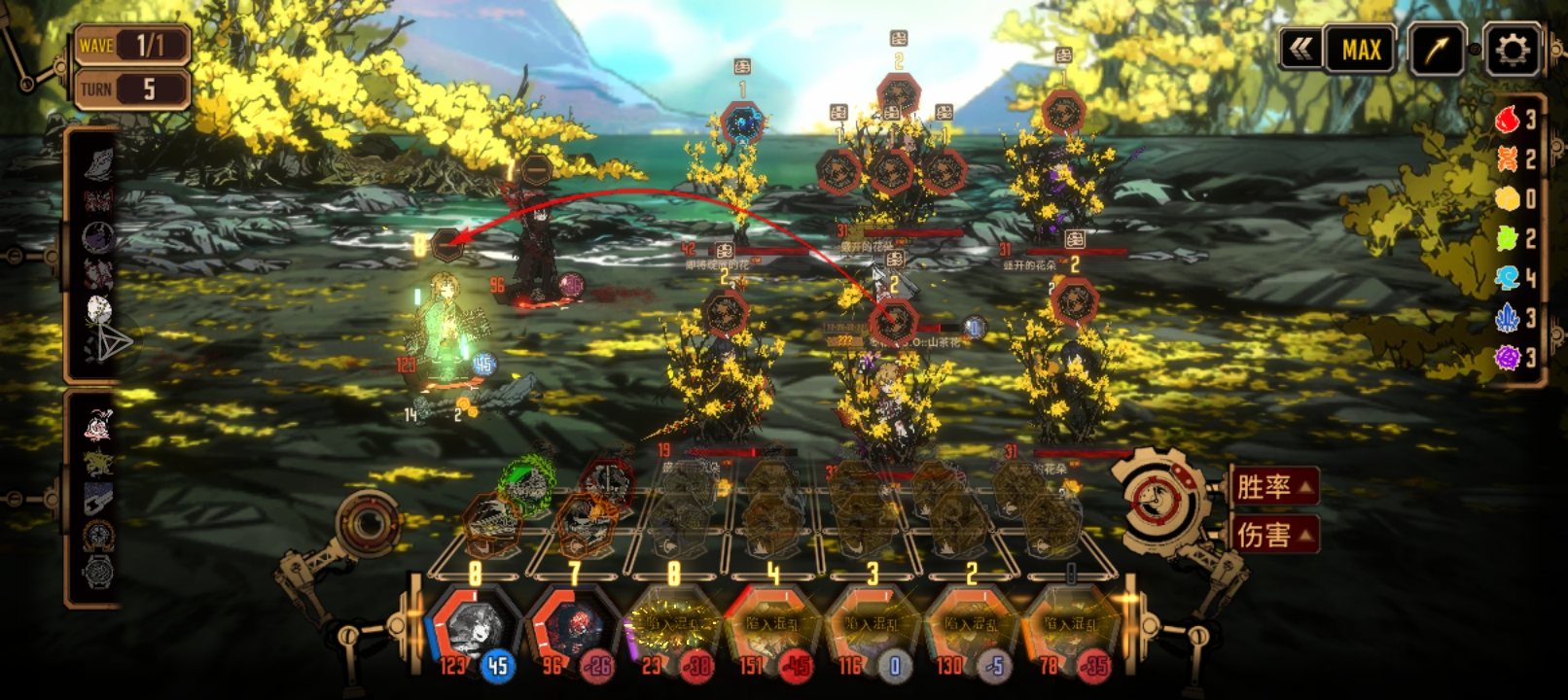The width and height of the screenshot is (1568, 700).
Task: Select the cyan gloom sin resource icon
Action: (1507, 279)
